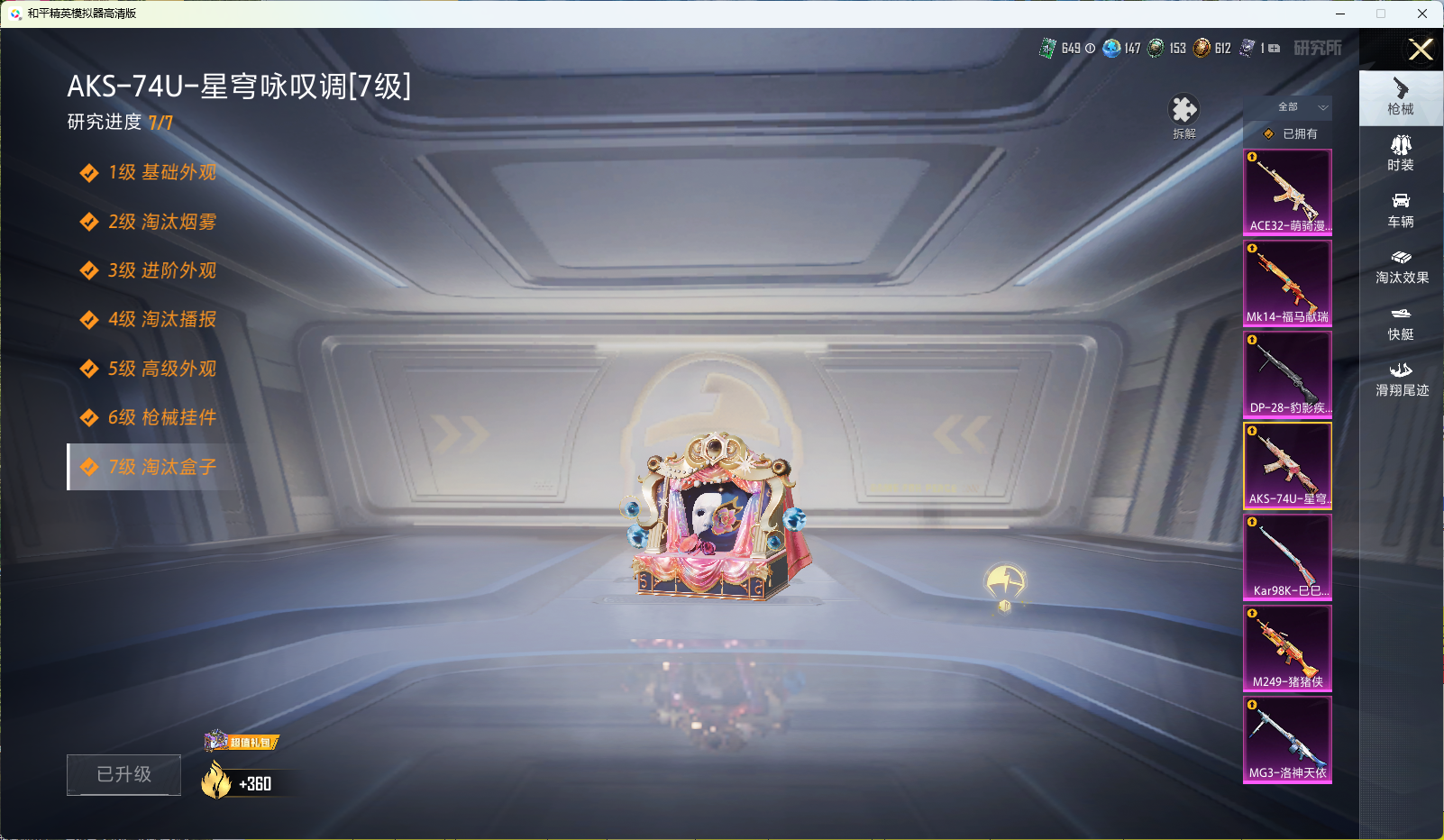View 淘汰效果 elimination effects category

tap(1400, 268)
